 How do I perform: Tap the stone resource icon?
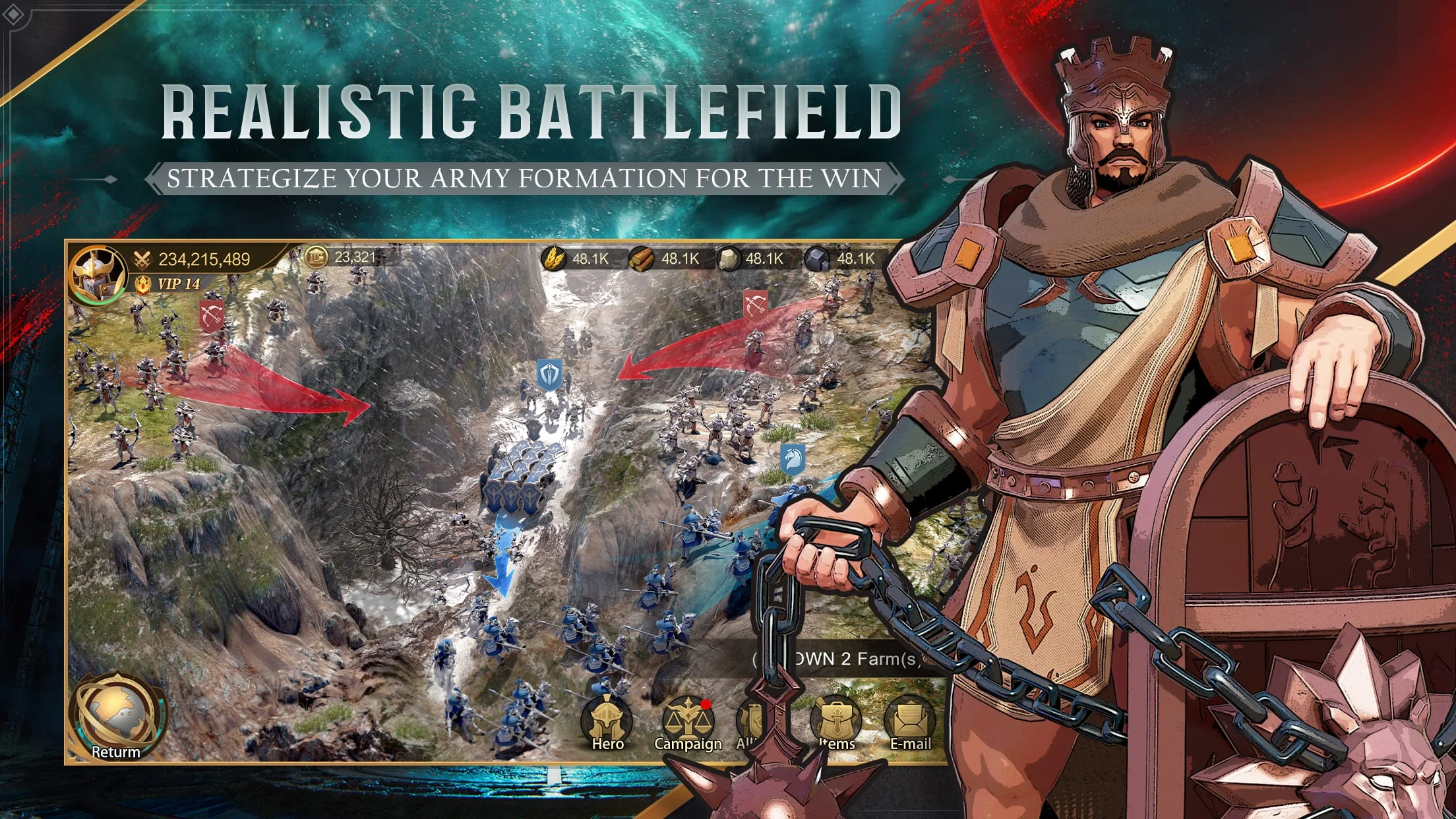(730, 260)
